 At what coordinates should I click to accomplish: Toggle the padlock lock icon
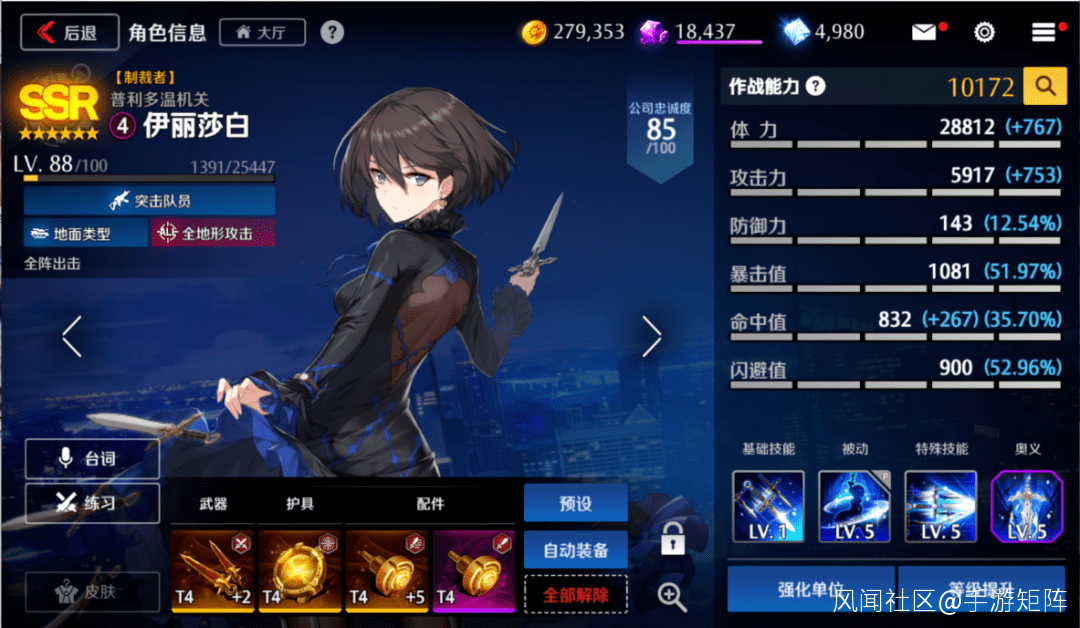click(673, 539)
